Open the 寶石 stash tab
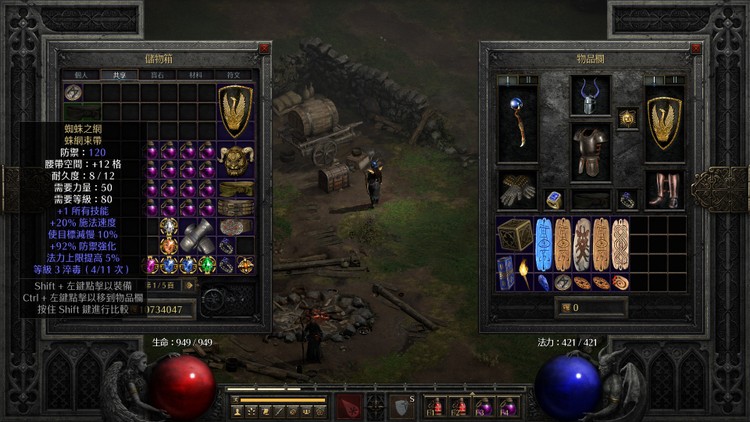Image resolution: width=750 pixels, height=422 pixels. pyautogui.click(x=156, y=74)
